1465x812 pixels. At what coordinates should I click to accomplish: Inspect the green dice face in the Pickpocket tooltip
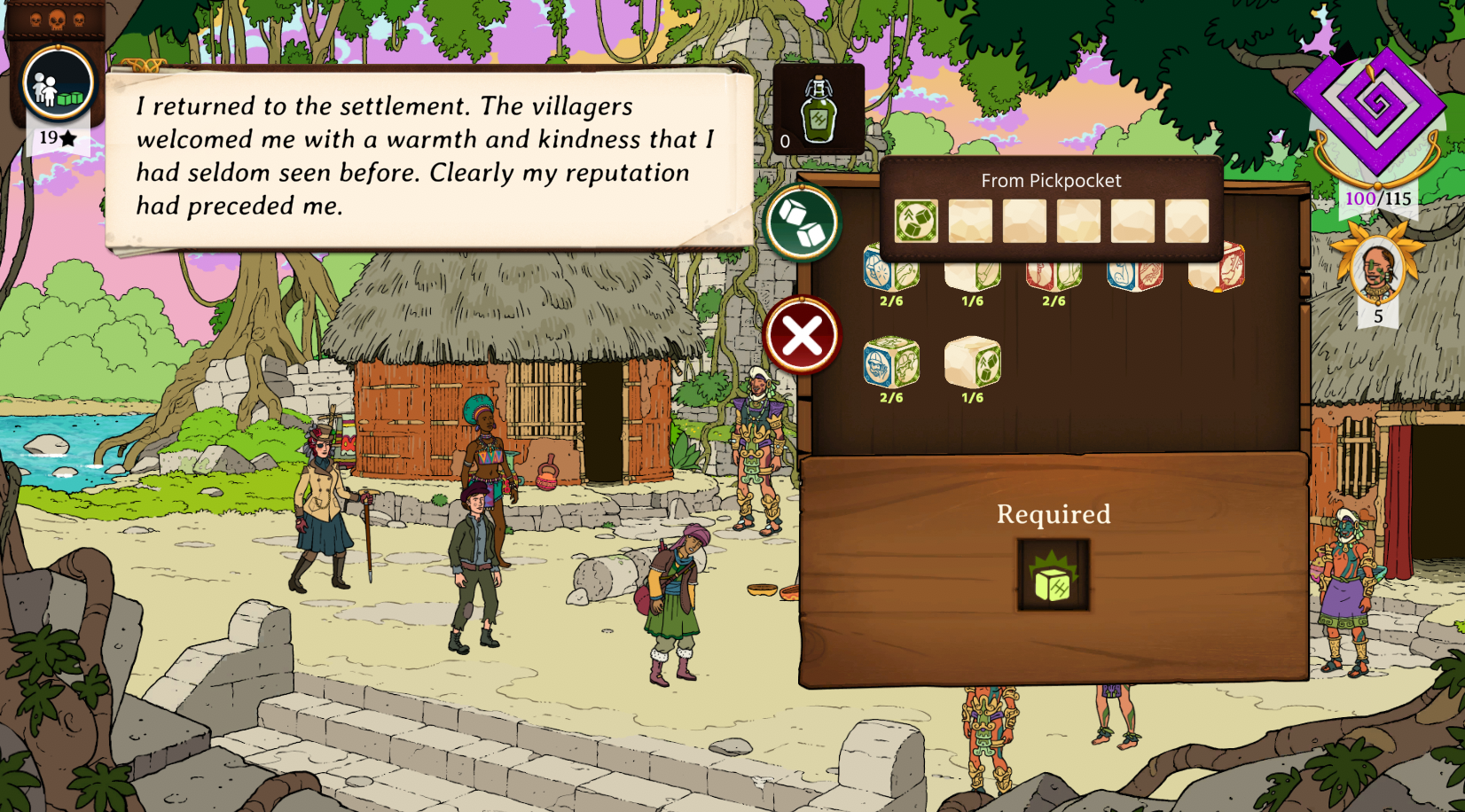pos(916,221)
